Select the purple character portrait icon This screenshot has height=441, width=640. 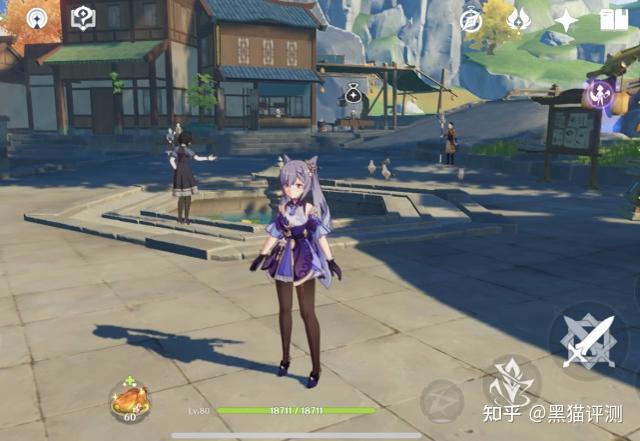pos(599,96)
